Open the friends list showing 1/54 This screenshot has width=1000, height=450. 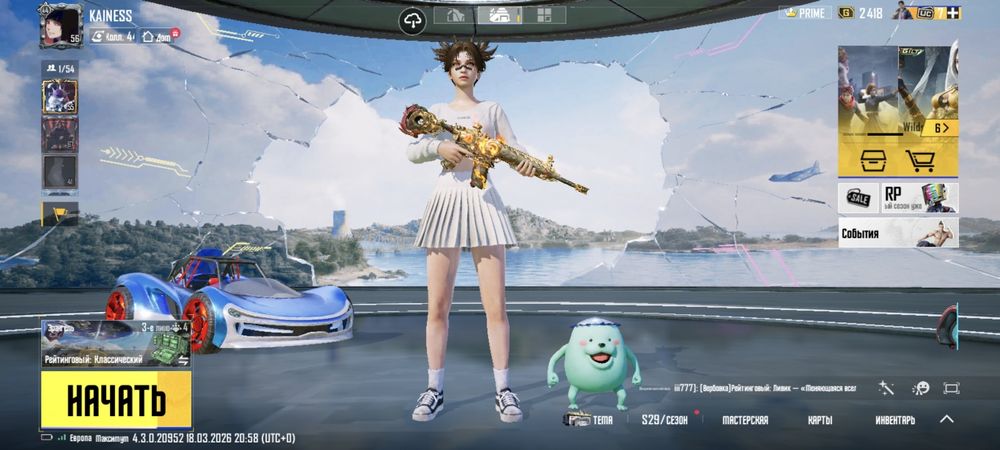59,67
